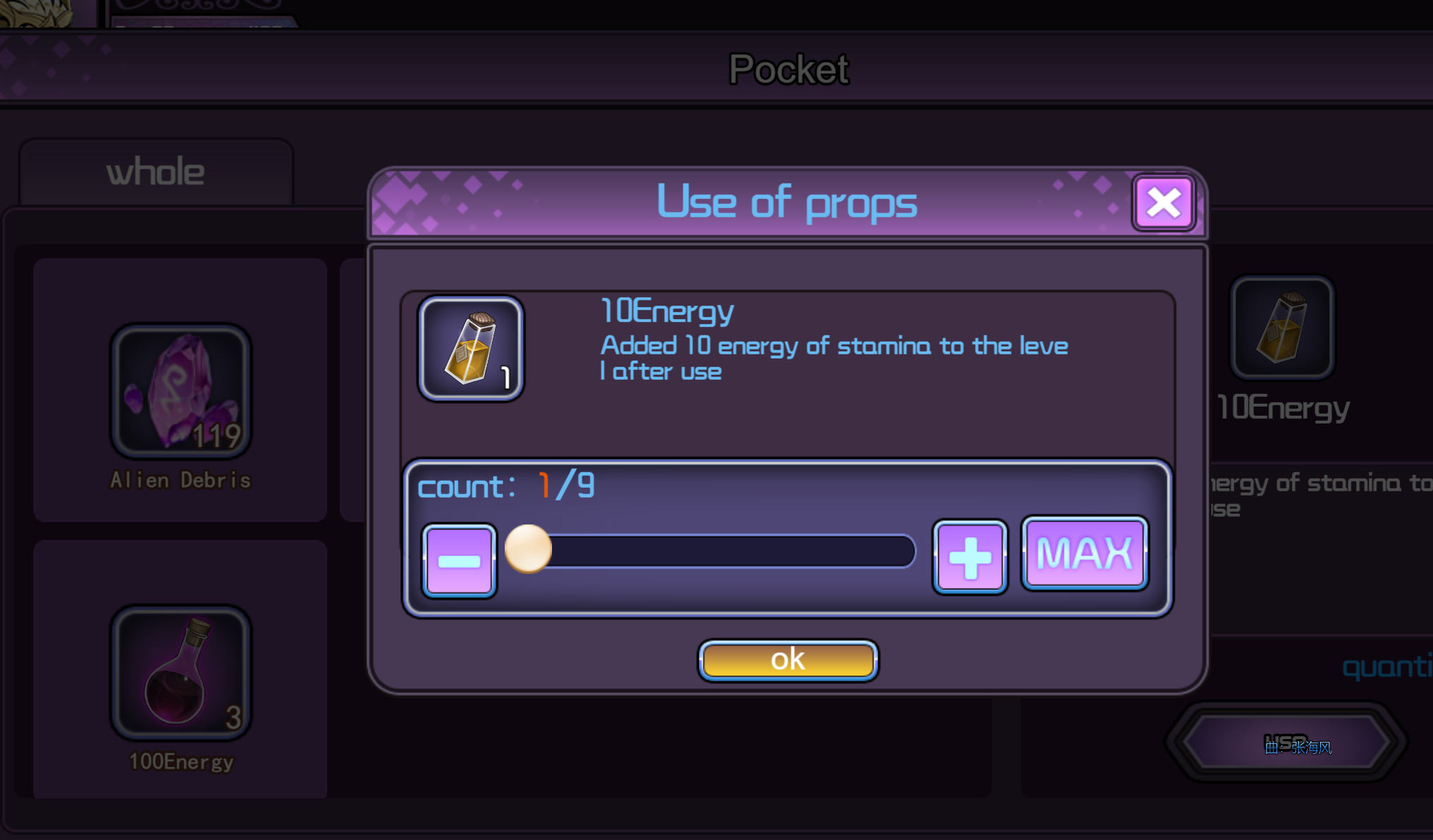Select the Alien Debris item slot
The image size is (1433, 840).
pos(181,391)
